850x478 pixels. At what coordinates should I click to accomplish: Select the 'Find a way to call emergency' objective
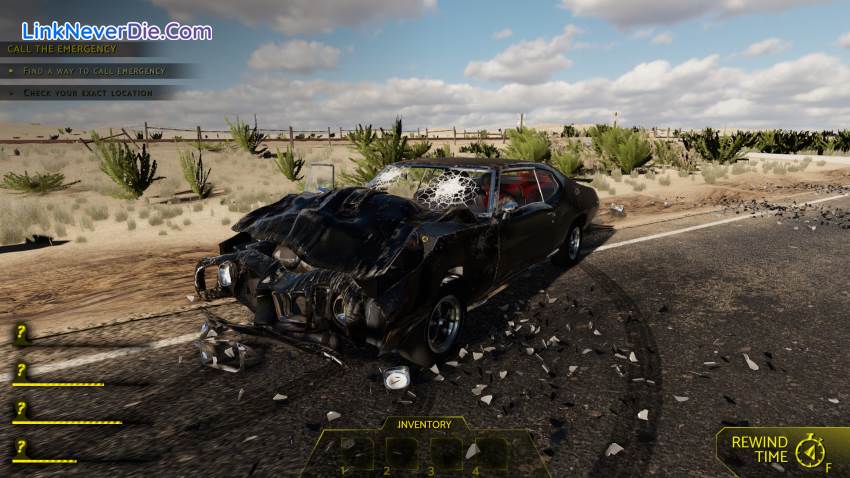coord(94,71)
